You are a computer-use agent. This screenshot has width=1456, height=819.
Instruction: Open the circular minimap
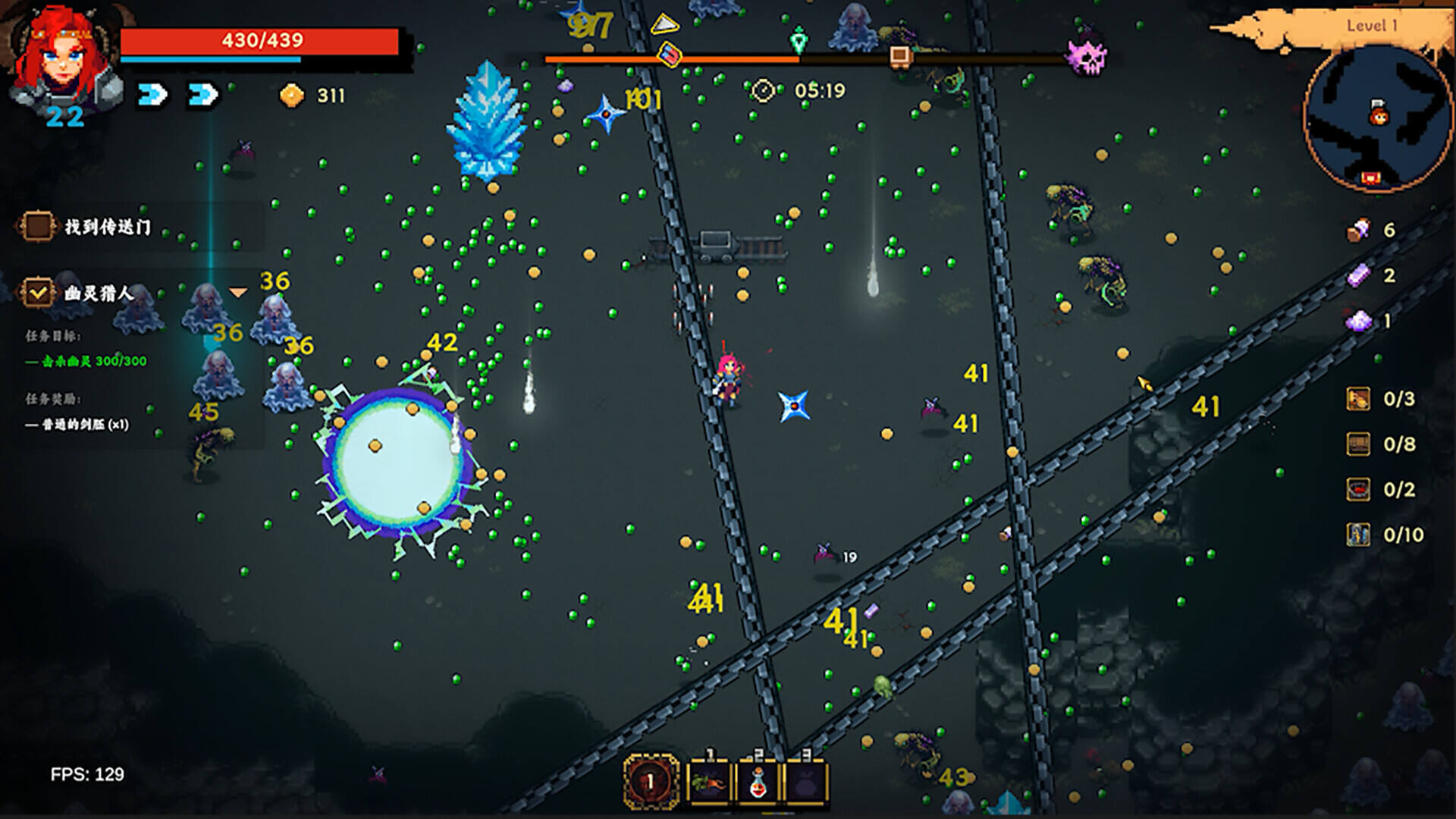click(x=1377, y=118)
